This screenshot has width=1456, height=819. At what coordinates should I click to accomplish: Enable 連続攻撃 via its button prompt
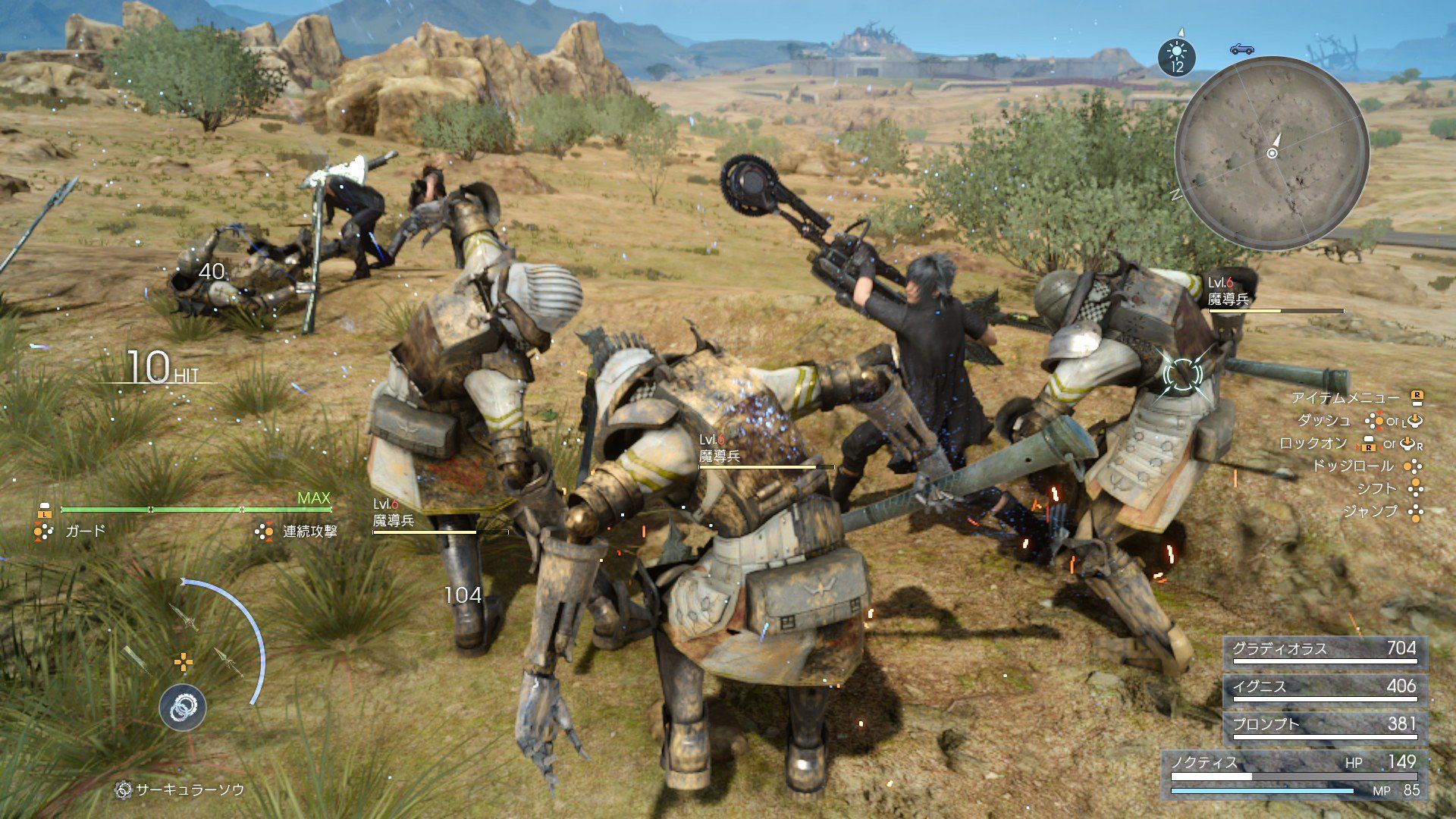point(264,532)
